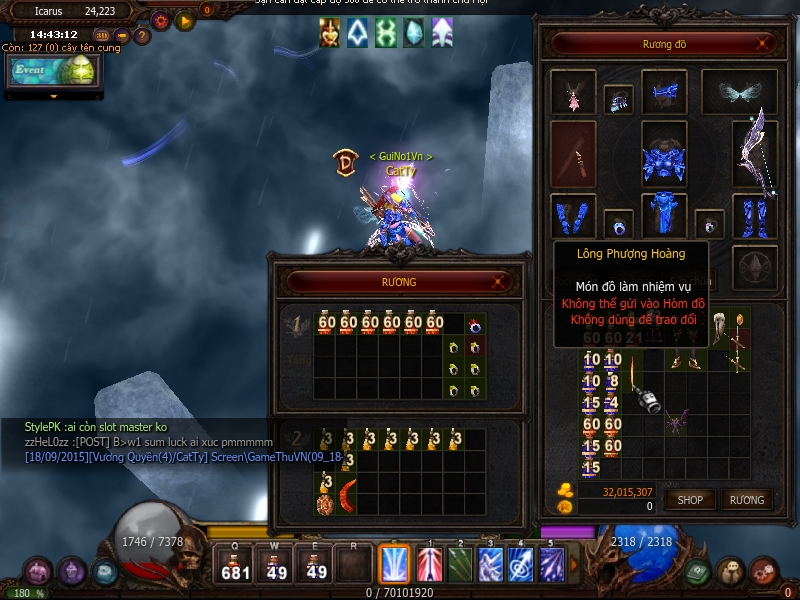Close the RƯƠNG storage window

tap(499, 282)
